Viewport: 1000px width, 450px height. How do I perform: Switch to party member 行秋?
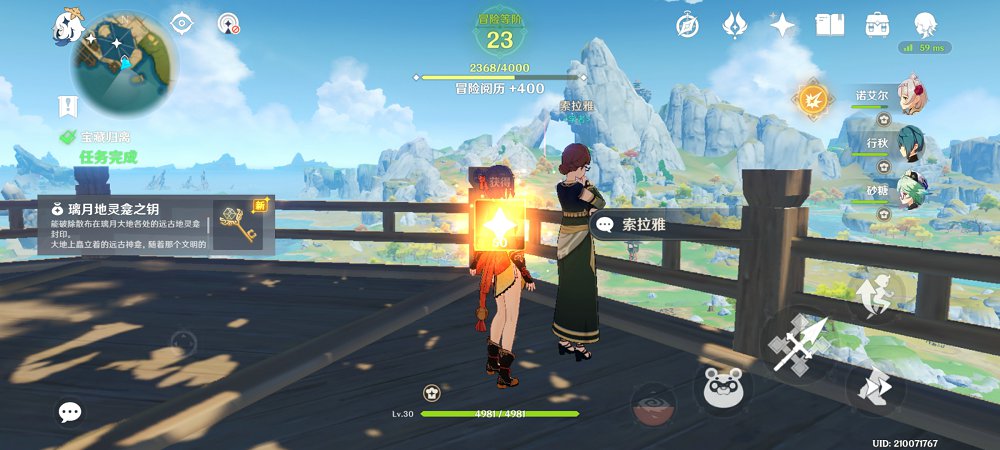click(908, 143)
